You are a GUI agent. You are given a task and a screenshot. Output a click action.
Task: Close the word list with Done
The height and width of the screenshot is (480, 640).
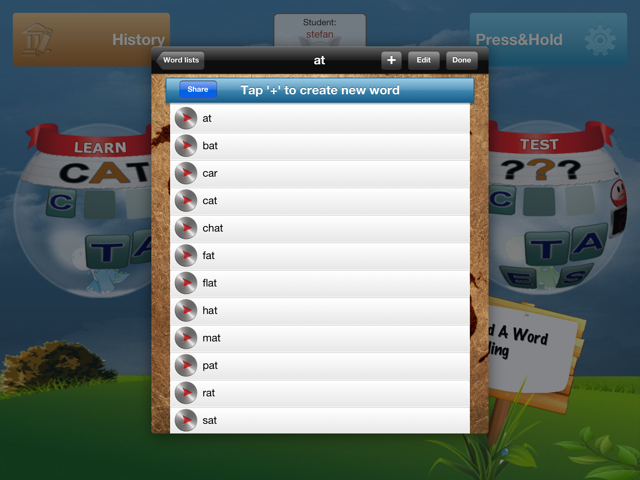[461, 60]
